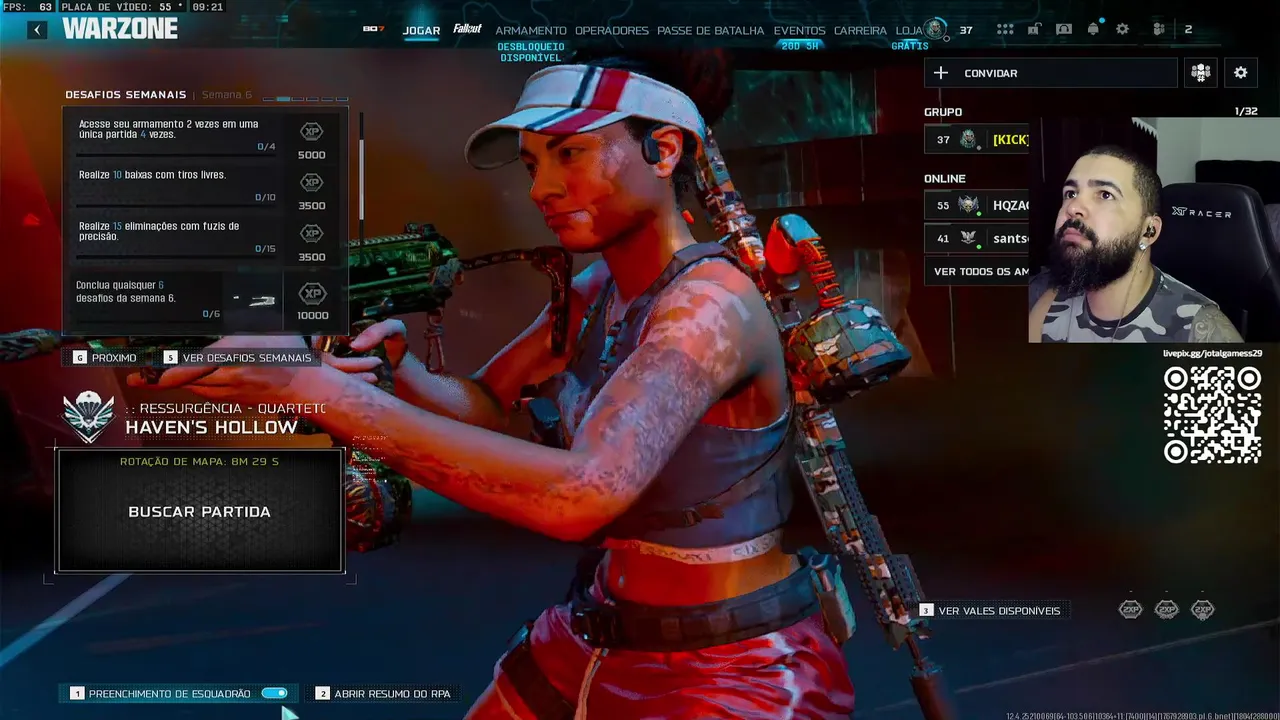Open Abrir Resumo do RPA
Screen dimensions: 1280x720
coord(391,694)
